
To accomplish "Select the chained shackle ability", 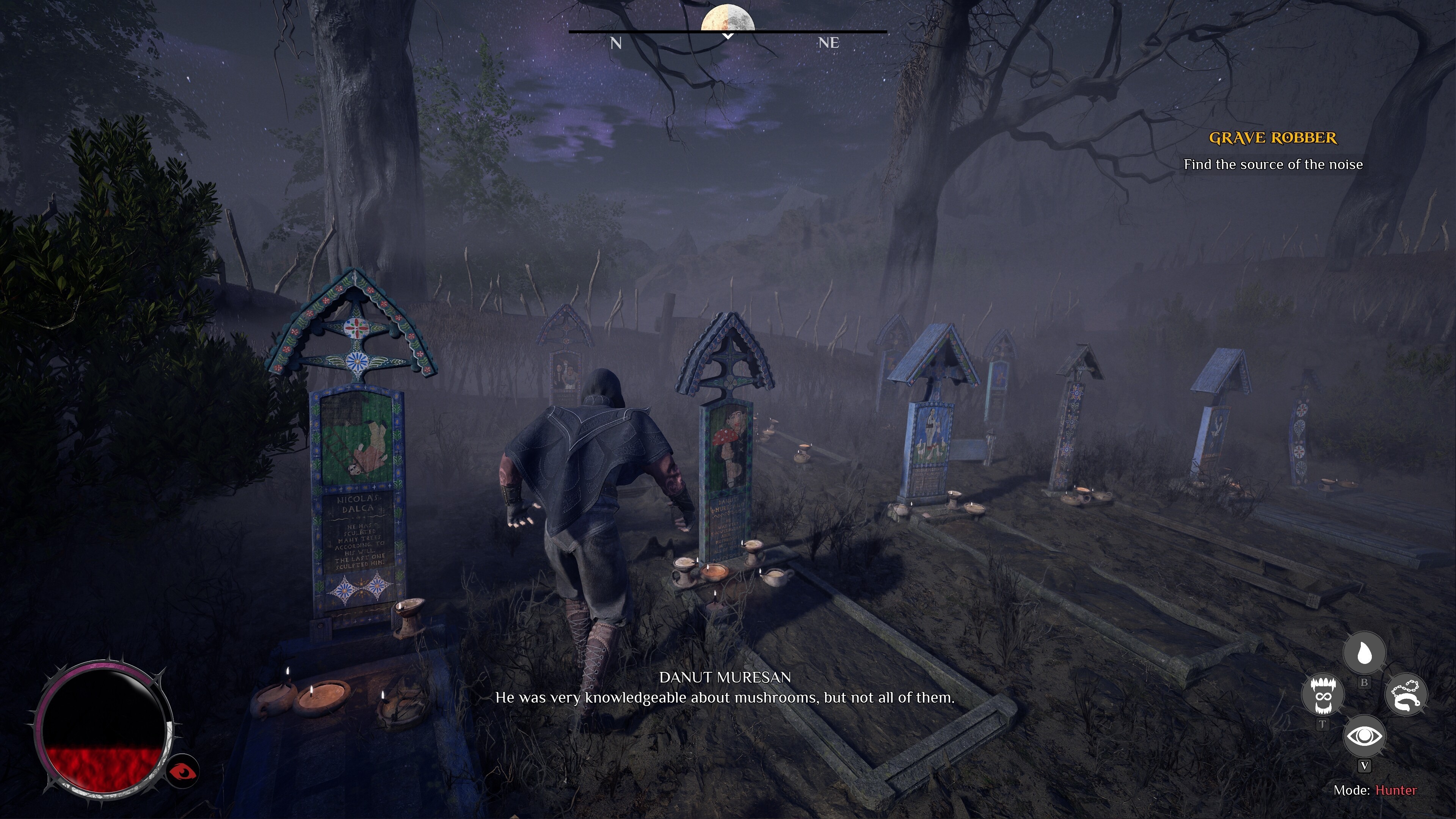I will [x=1406, y=695].
